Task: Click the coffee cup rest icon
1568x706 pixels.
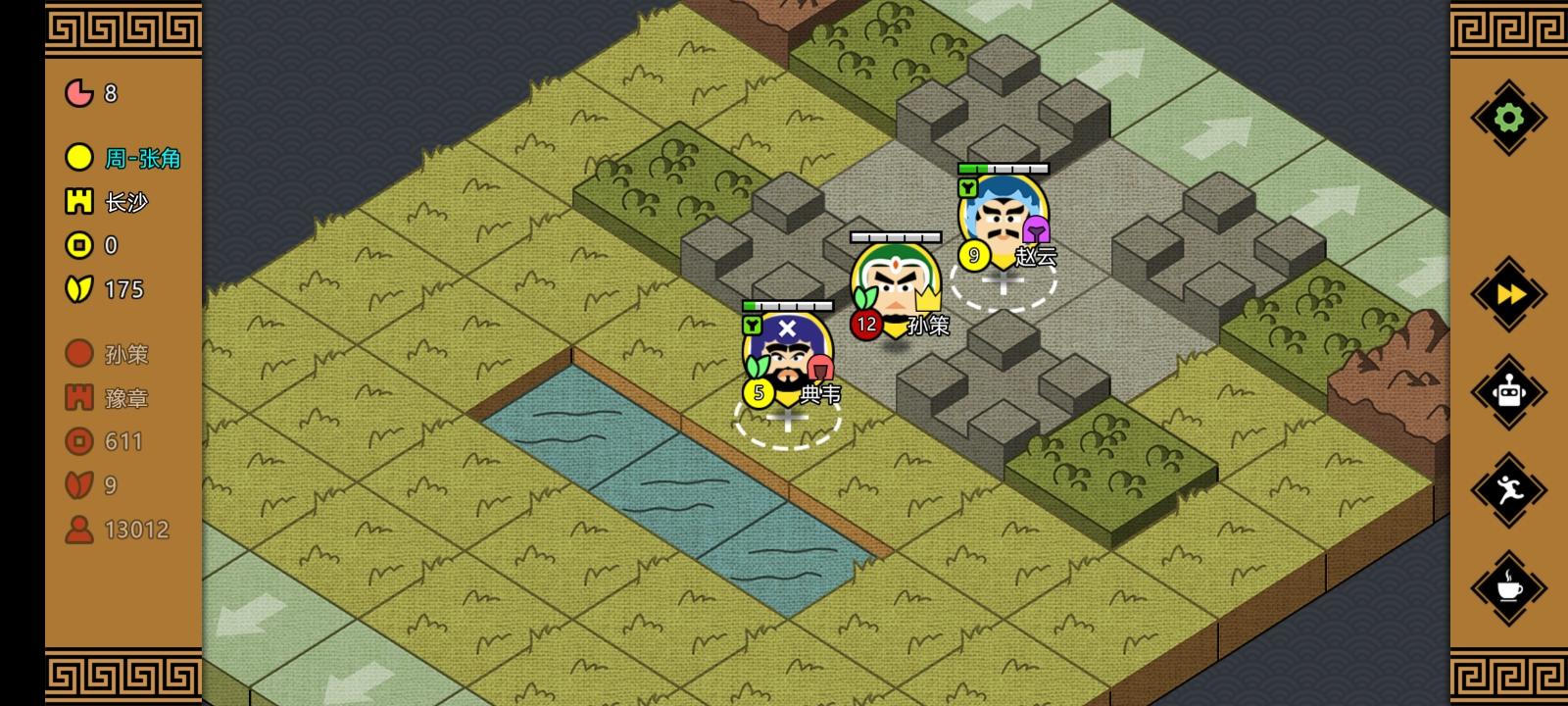Action: coord(1509,589)
